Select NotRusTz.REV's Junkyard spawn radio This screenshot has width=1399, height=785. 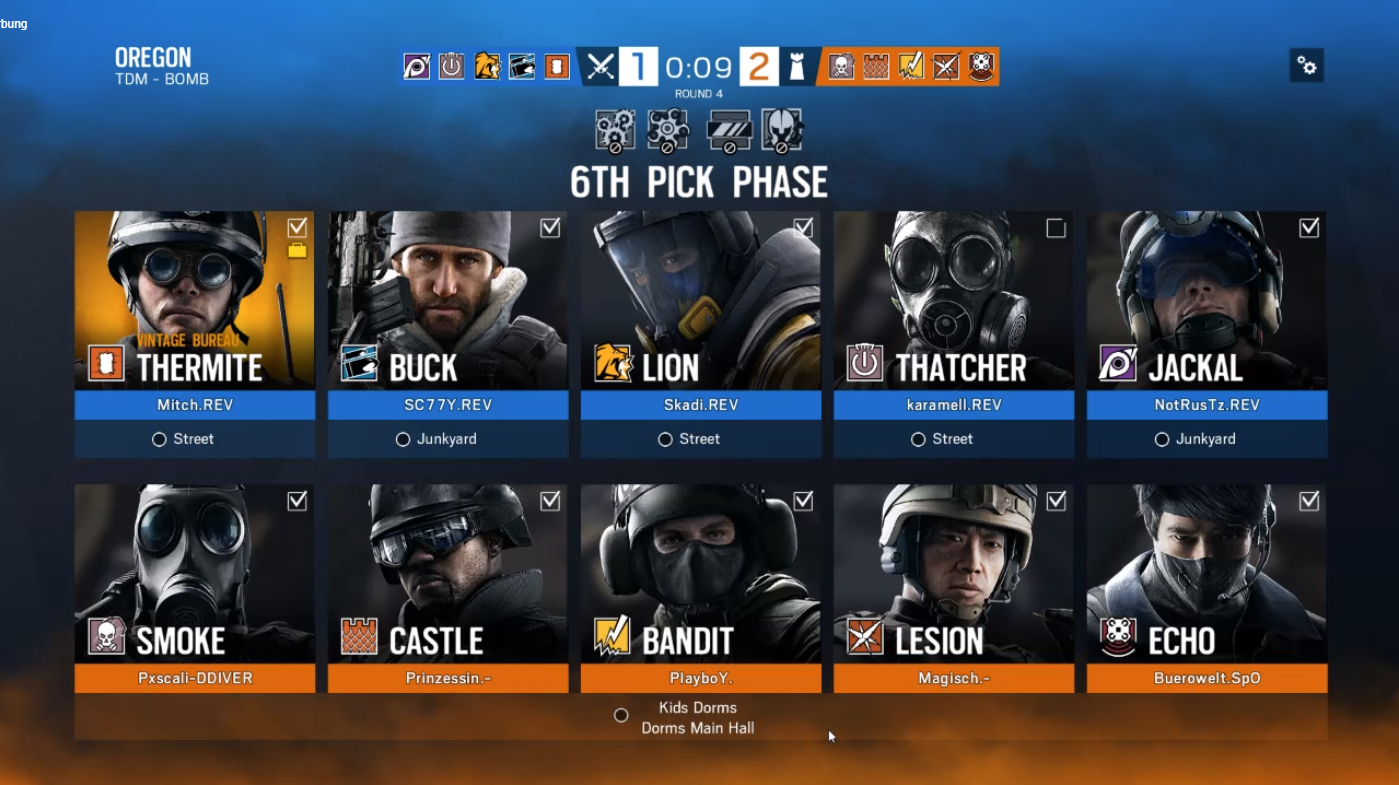pyautogui.click(x=1162, y=439)
